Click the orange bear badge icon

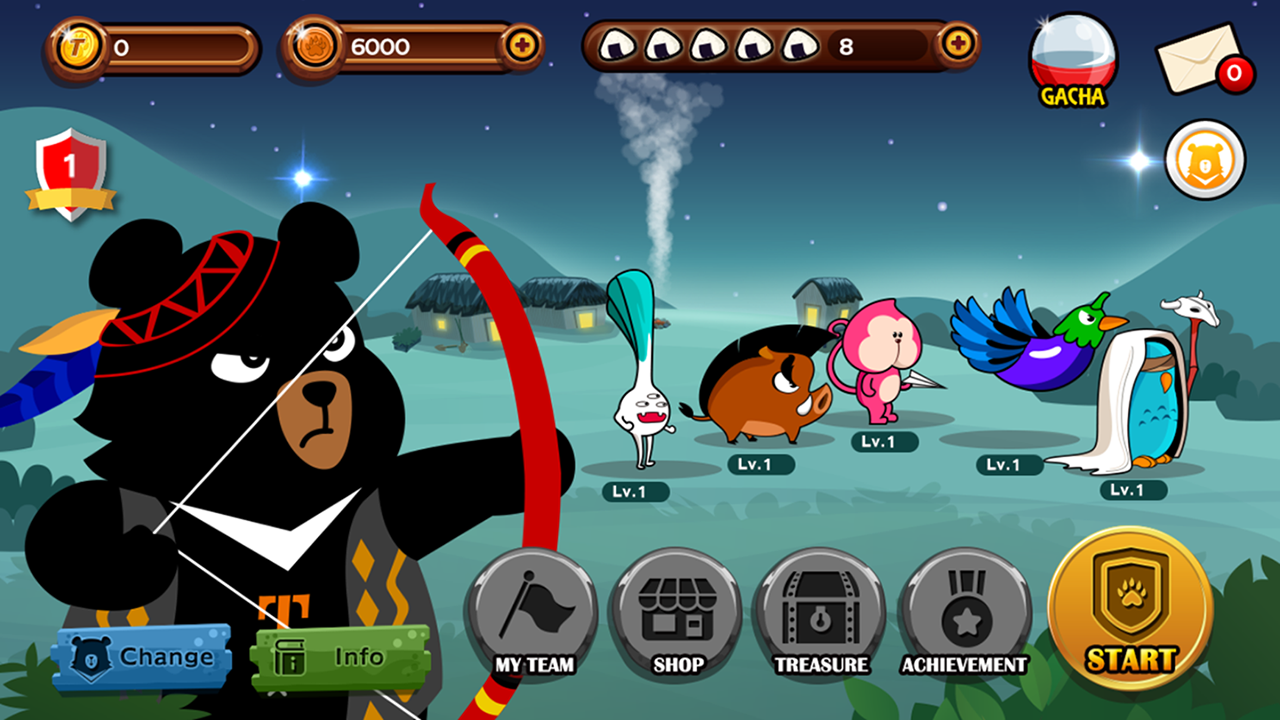1205,160
